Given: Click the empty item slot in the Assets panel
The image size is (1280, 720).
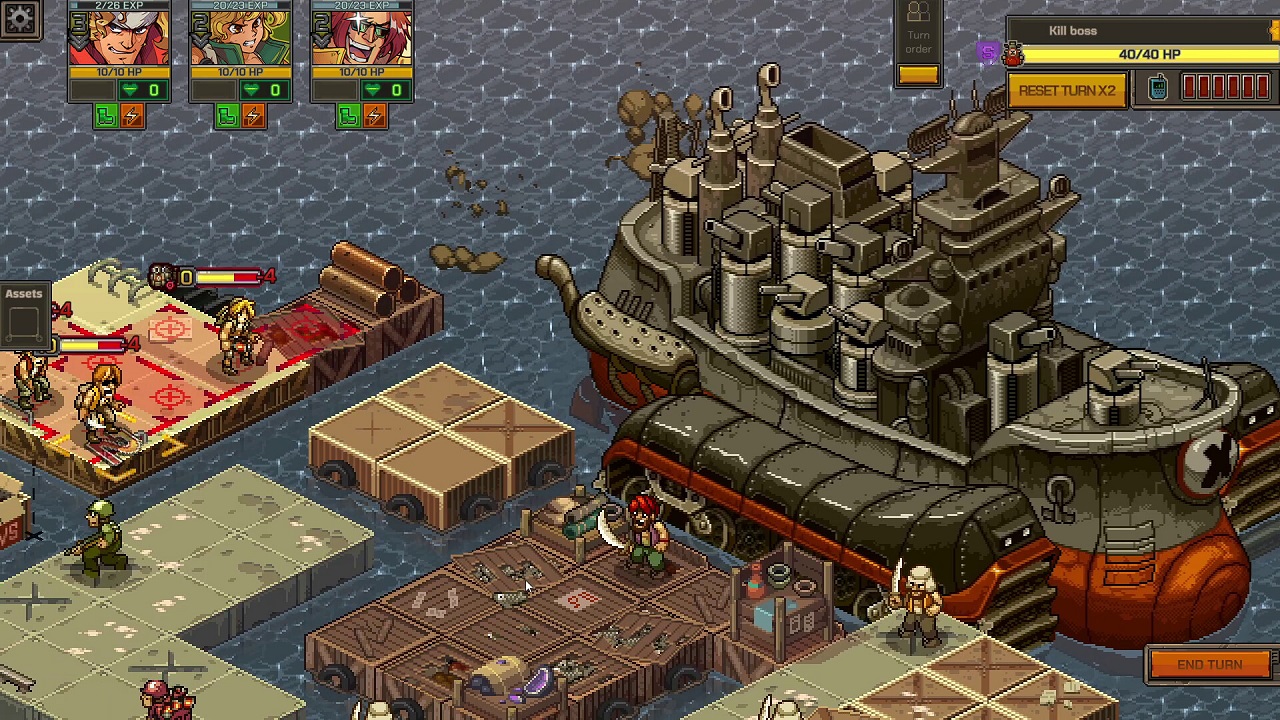Looking at the screenshot, I should (x=25, y=322).
